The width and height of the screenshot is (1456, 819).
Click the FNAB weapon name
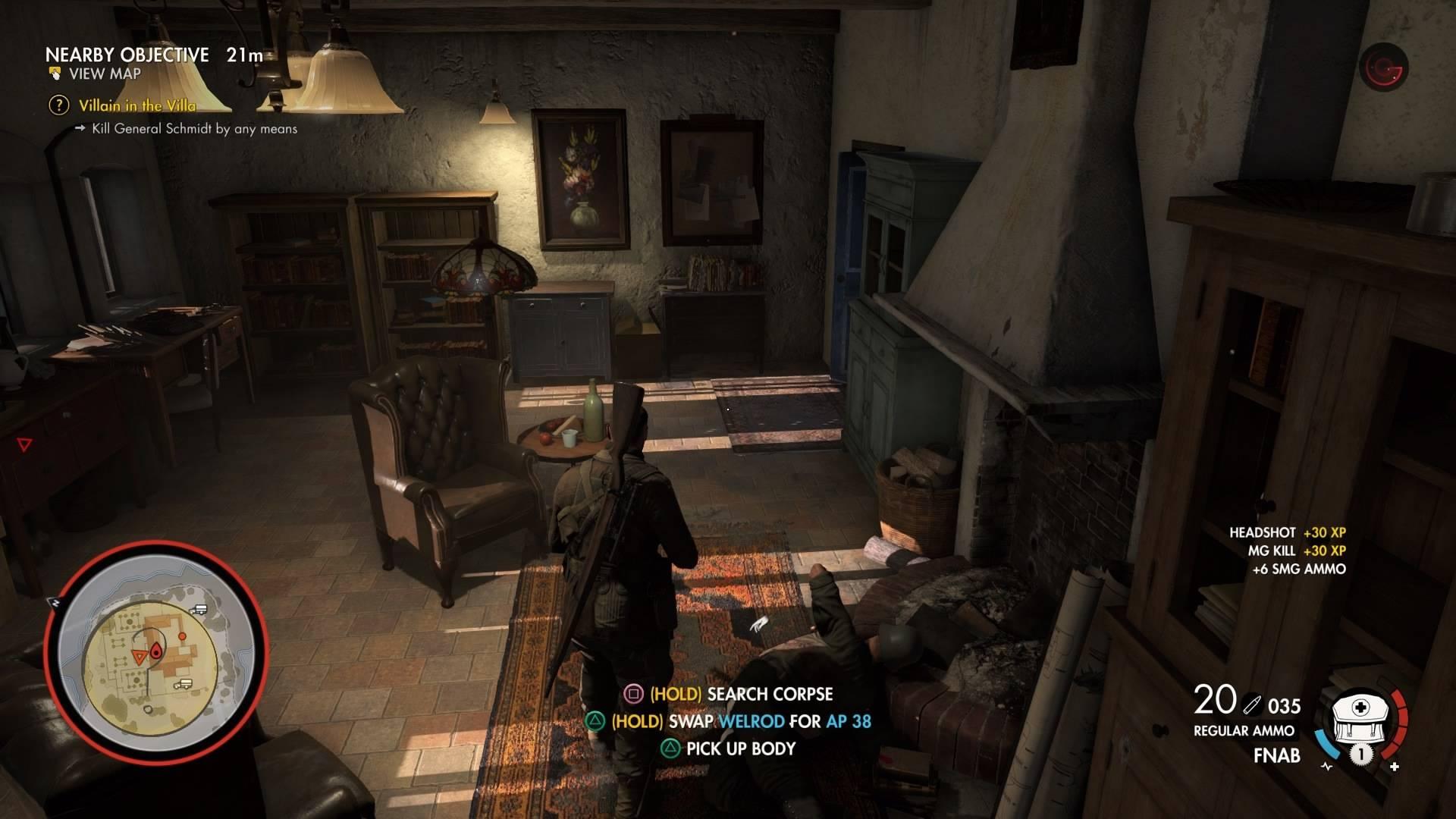pos(1276,755)
